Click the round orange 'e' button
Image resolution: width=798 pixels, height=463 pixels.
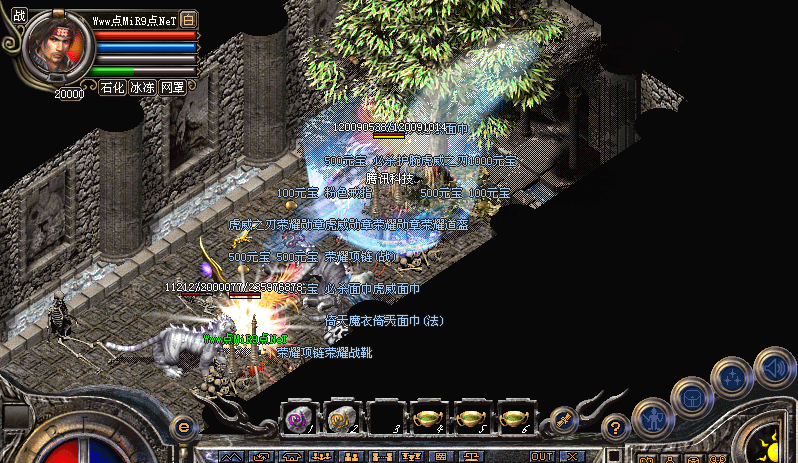[183, 427]
